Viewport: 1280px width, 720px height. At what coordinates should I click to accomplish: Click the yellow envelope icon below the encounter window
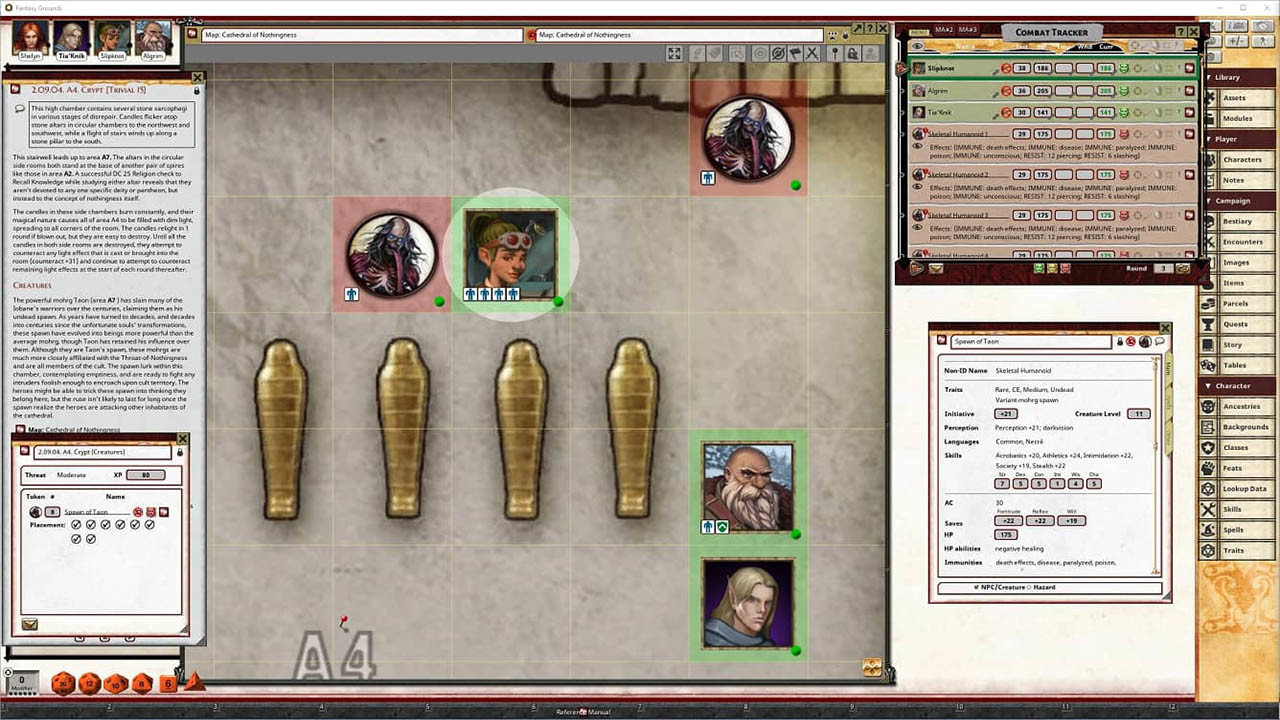click(28, 623)
